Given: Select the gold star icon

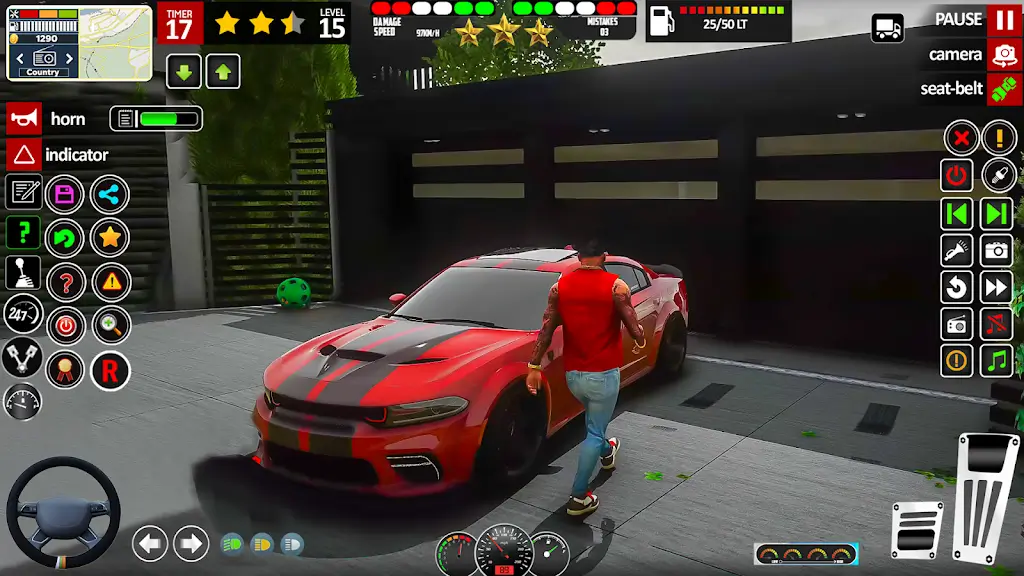Looking at the screenshot, I should [110, 238].
